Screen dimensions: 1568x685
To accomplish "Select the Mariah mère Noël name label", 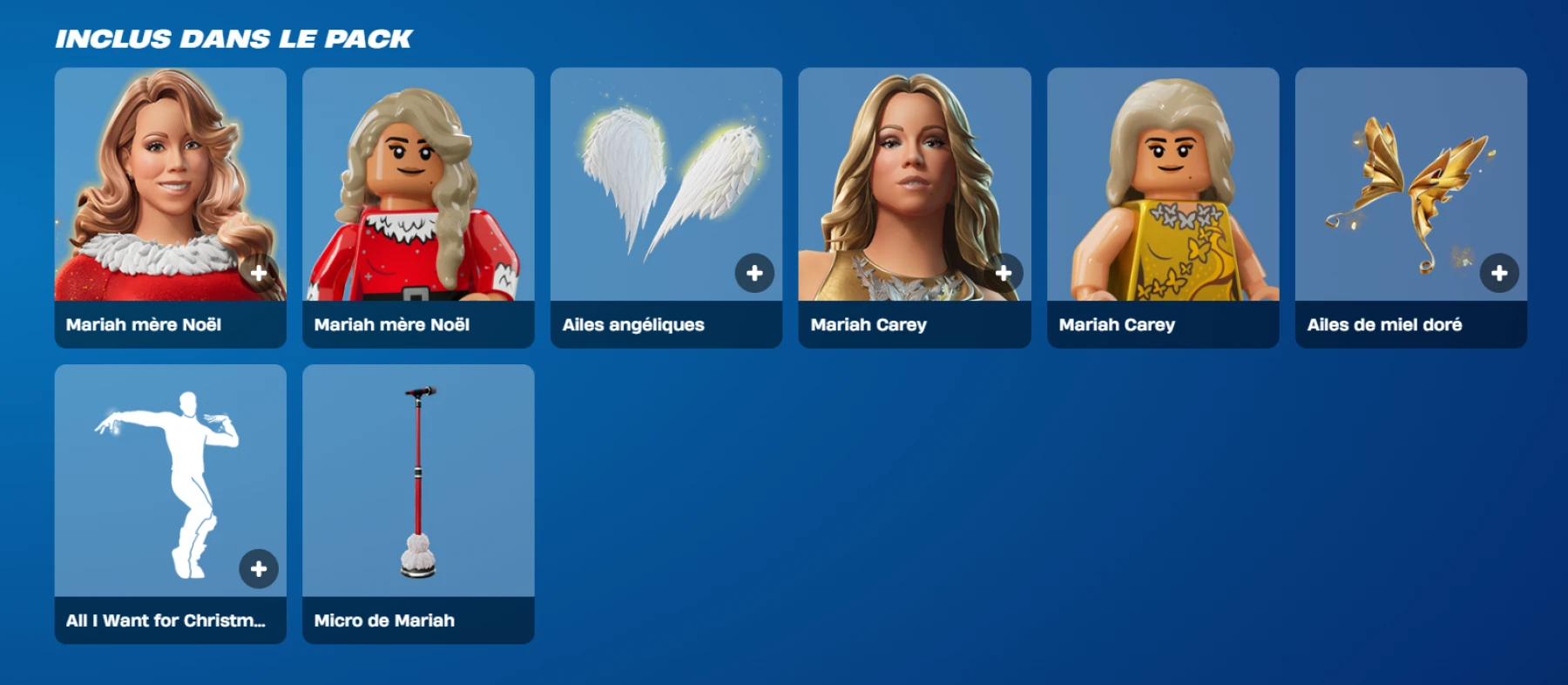I will pos(145,324).
